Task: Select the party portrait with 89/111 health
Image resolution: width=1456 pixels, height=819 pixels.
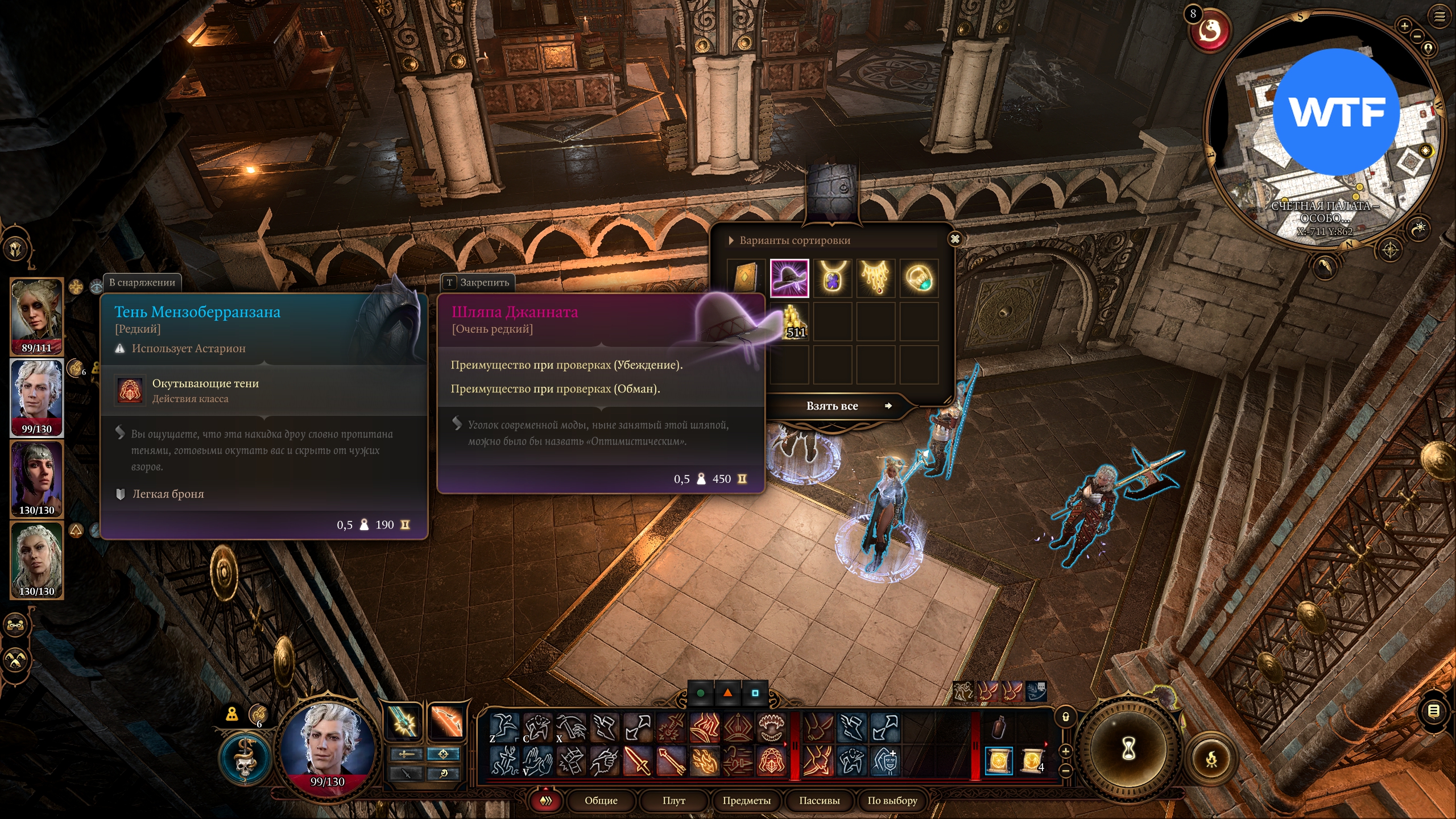Action: [x=36, y=316]
